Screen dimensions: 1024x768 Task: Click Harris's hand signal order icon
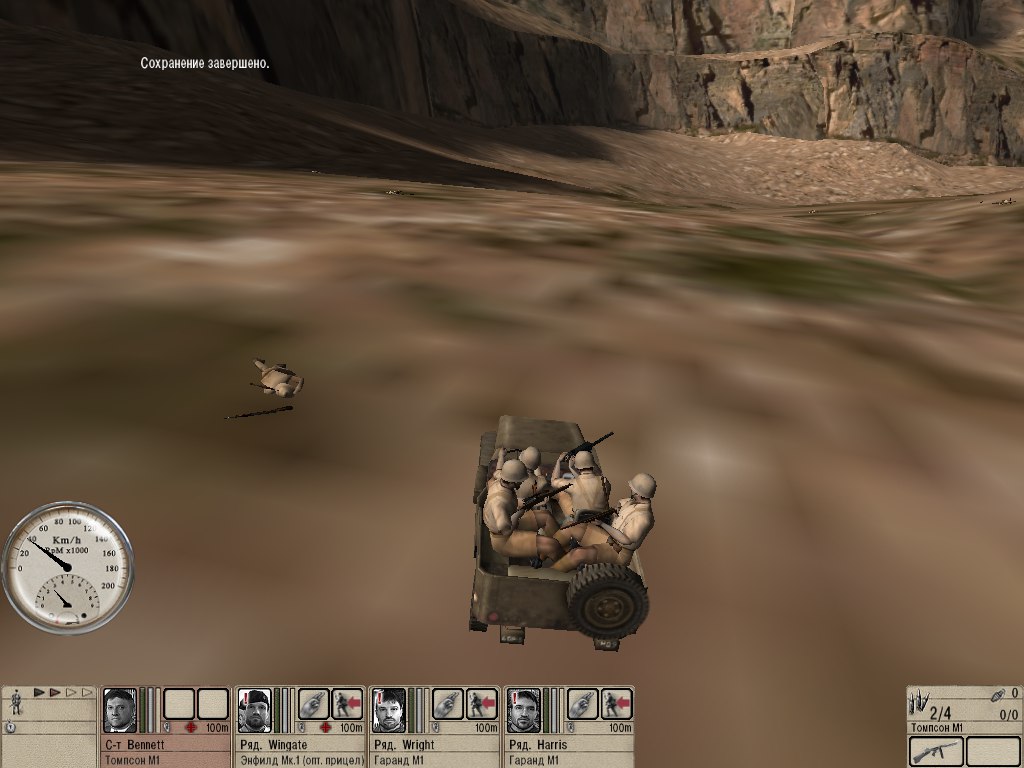point(582,704)
